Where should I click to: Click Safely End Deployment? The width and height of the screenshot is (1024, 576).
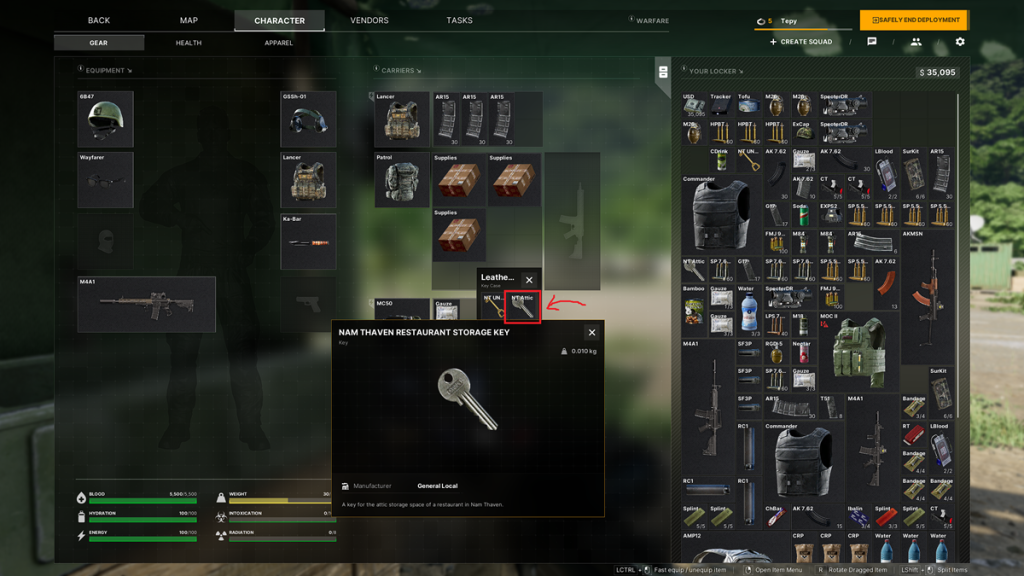913,20
